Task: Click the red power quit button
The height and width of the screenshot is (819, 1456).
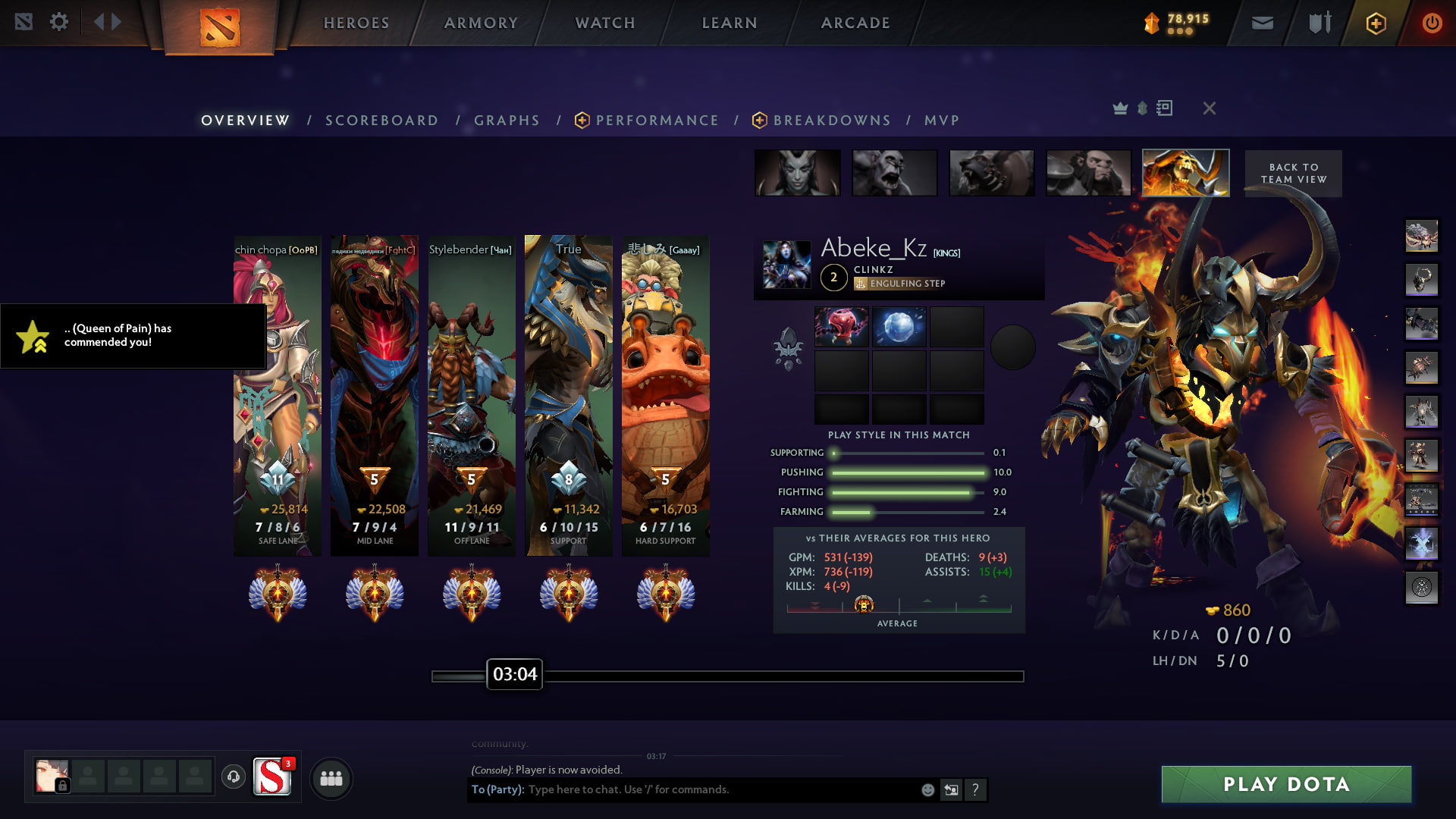Action: point(1431,23)
